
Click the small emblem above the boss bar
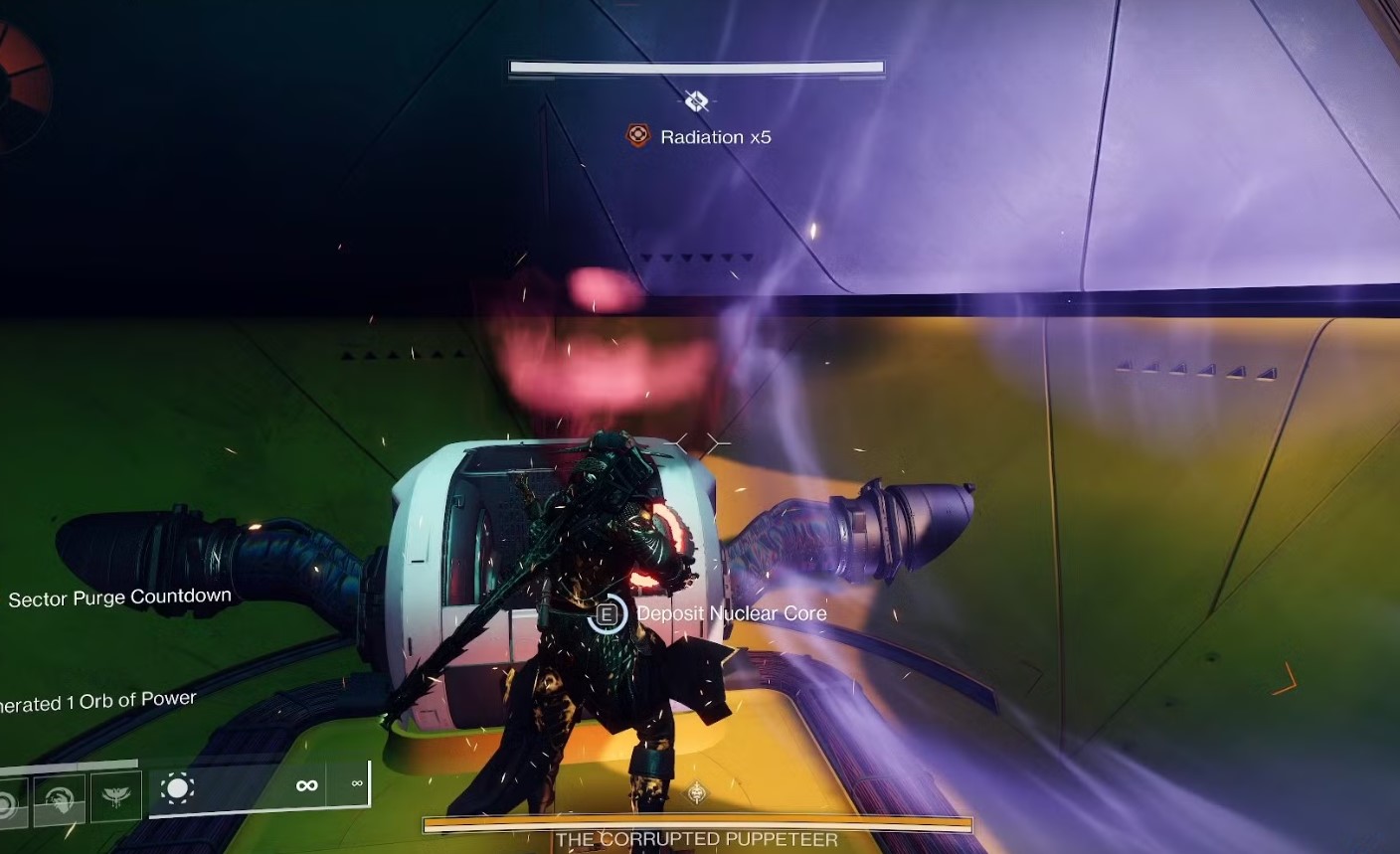(698, 793)
